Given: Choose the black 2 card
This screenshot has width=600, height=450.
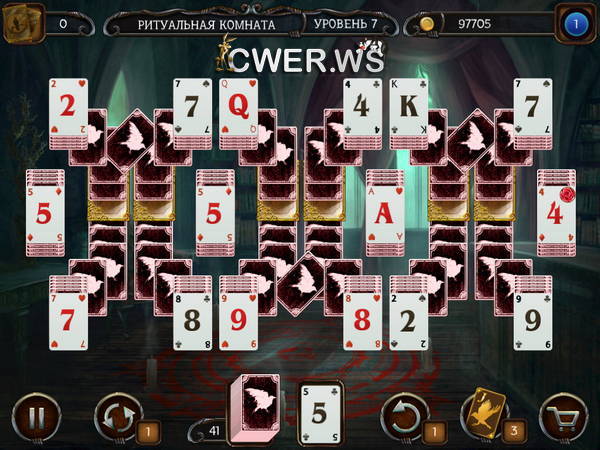Looking at the screenshot, I should (x=408, y=320).
